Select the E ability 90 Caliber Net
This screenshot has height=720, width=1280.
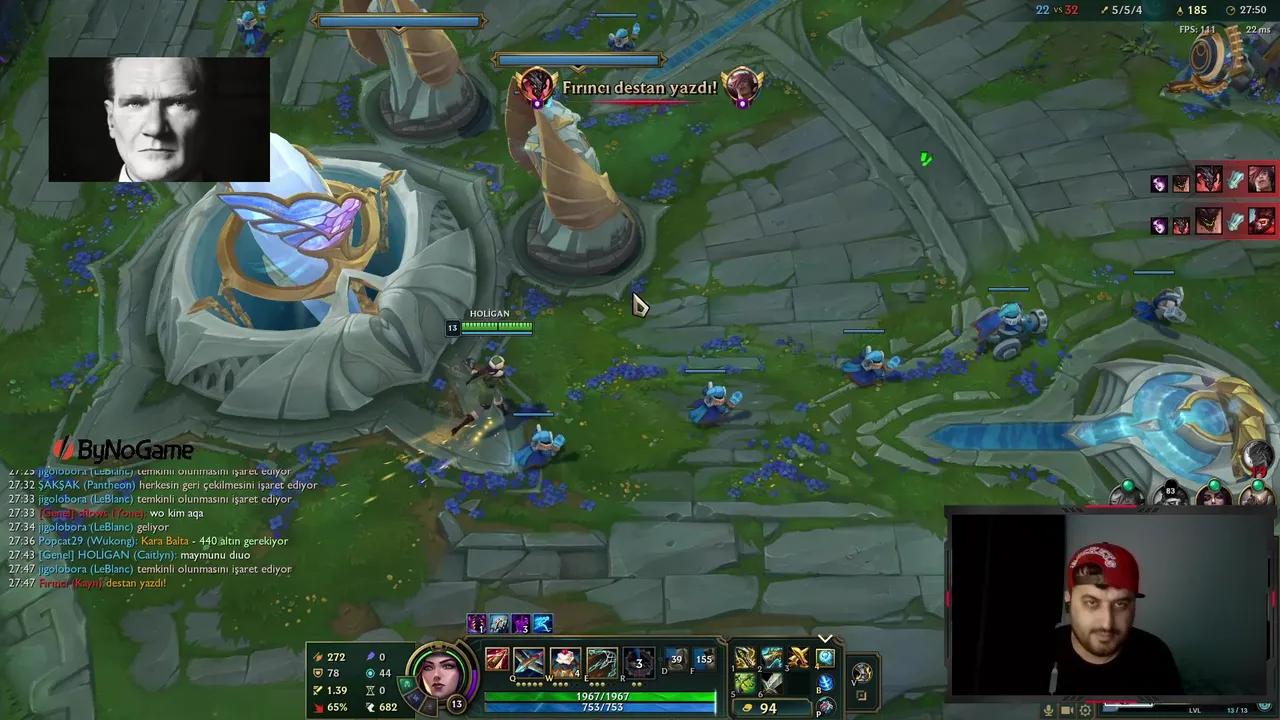coord(600,660)
